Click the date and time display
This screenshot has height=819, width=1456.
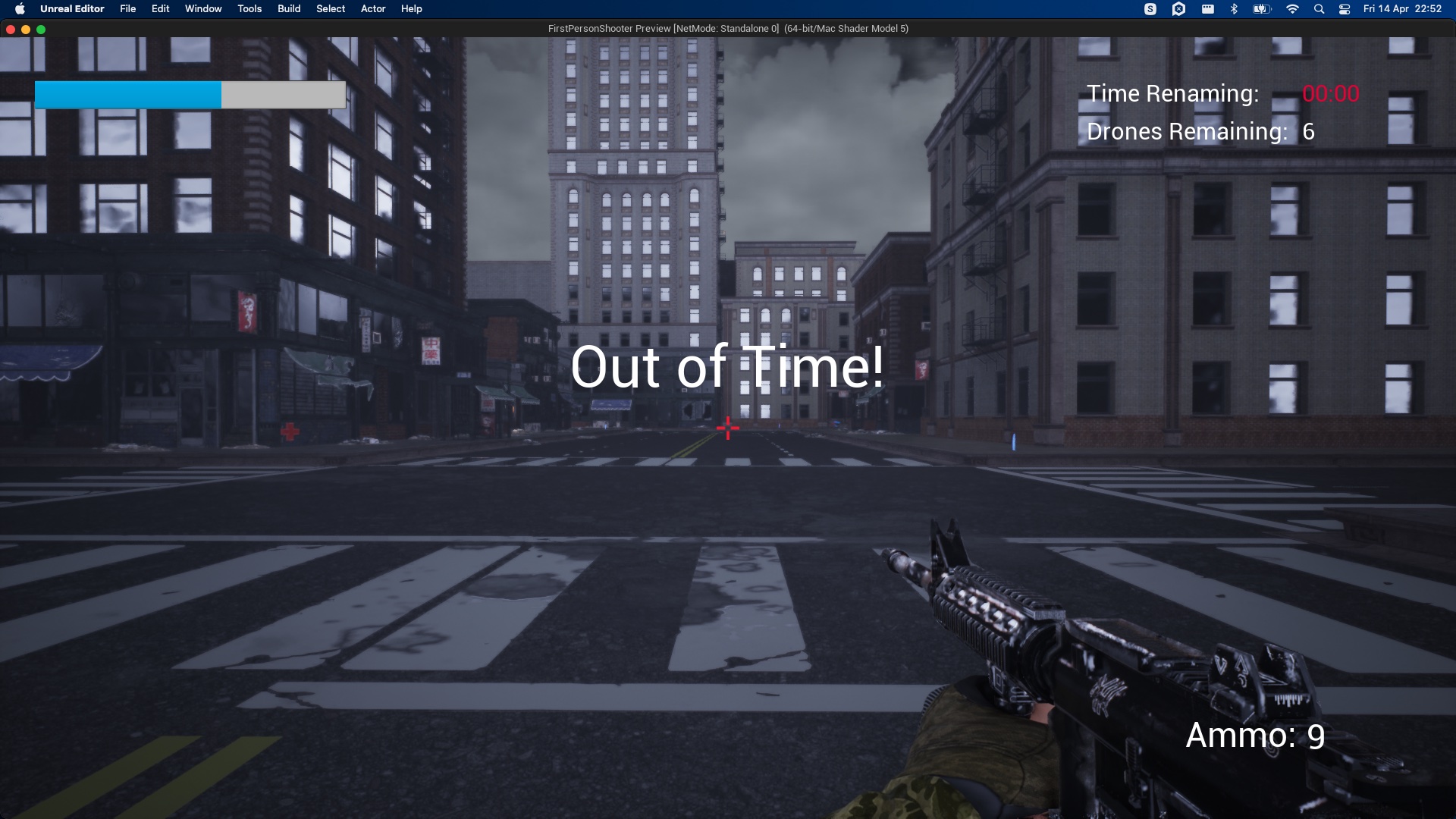click(1401, 8)
